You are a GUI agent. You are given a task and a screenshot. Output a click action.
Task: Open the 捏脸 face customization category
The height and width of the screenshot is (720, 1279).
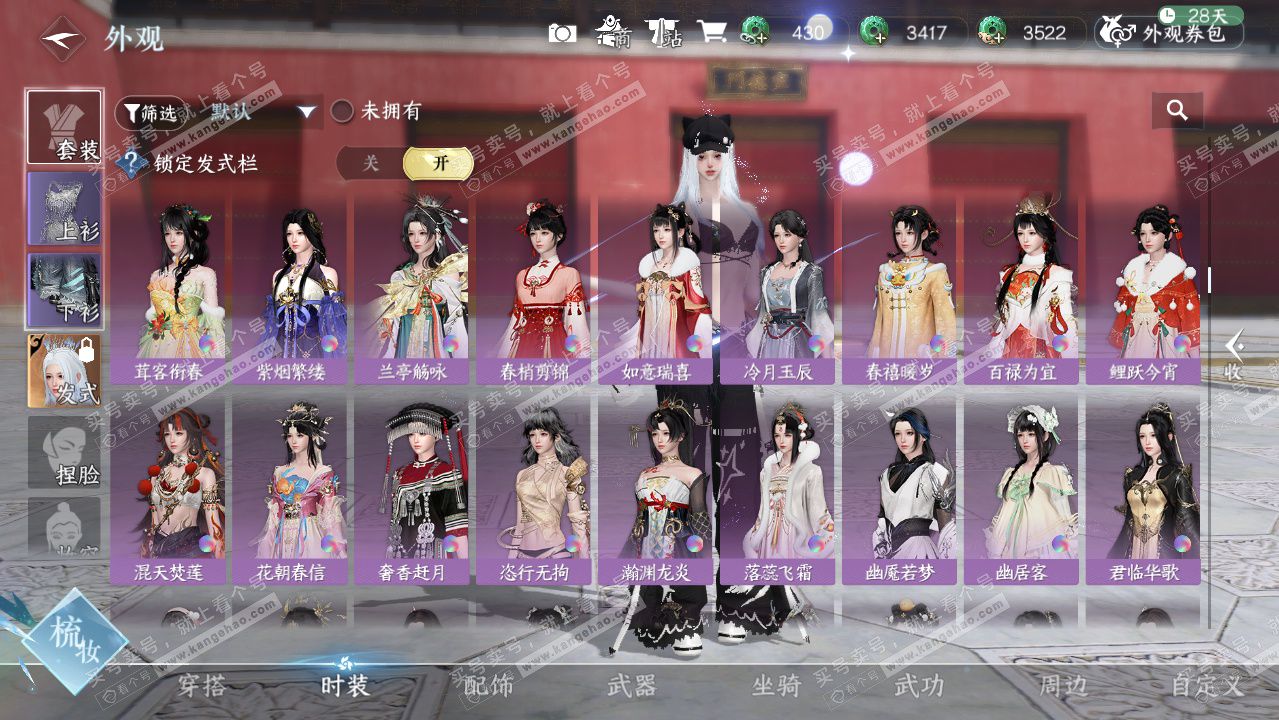click(x=65, y=453)
